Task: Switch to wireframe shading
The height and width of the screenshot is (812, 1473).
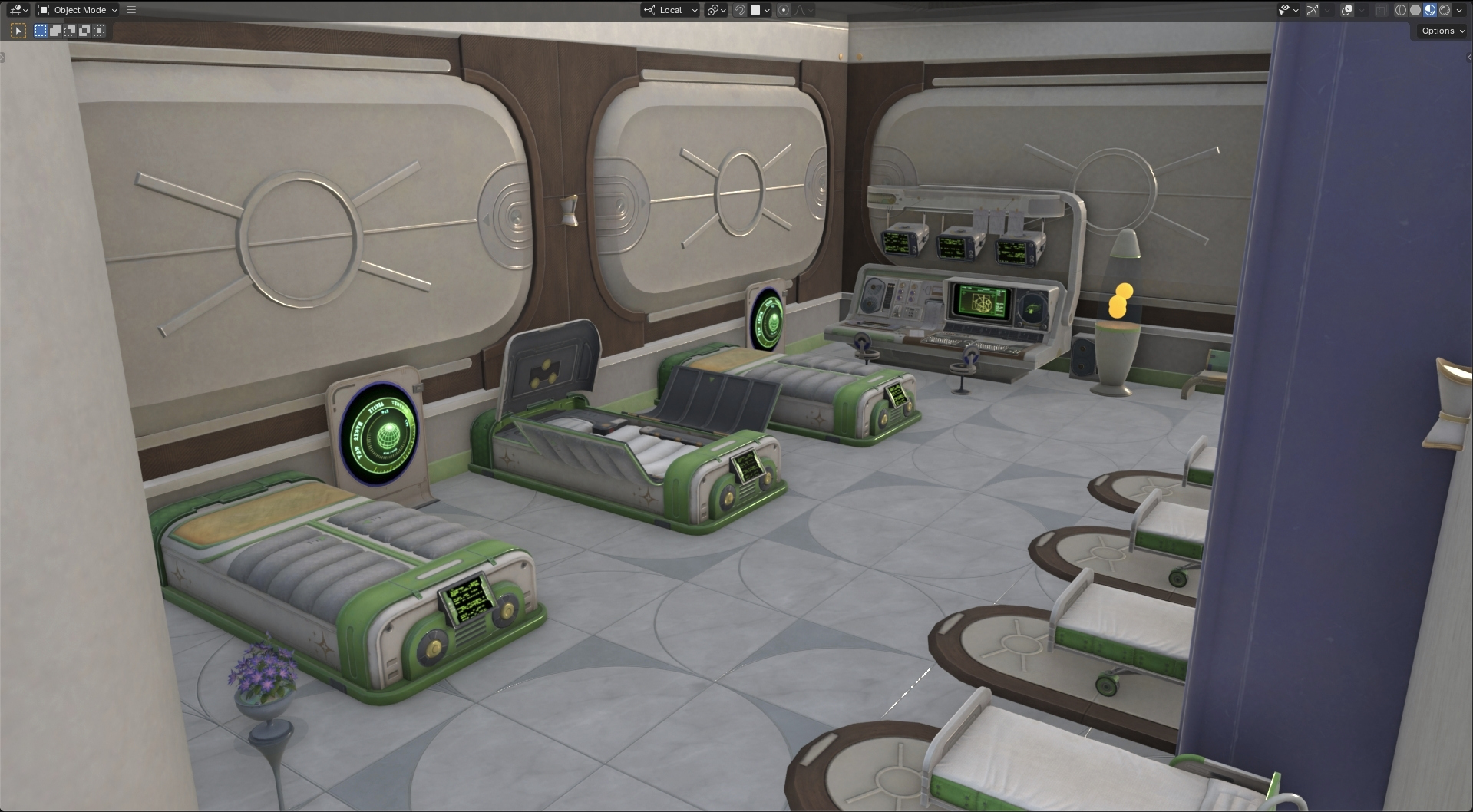Action: coord(1401,10)
